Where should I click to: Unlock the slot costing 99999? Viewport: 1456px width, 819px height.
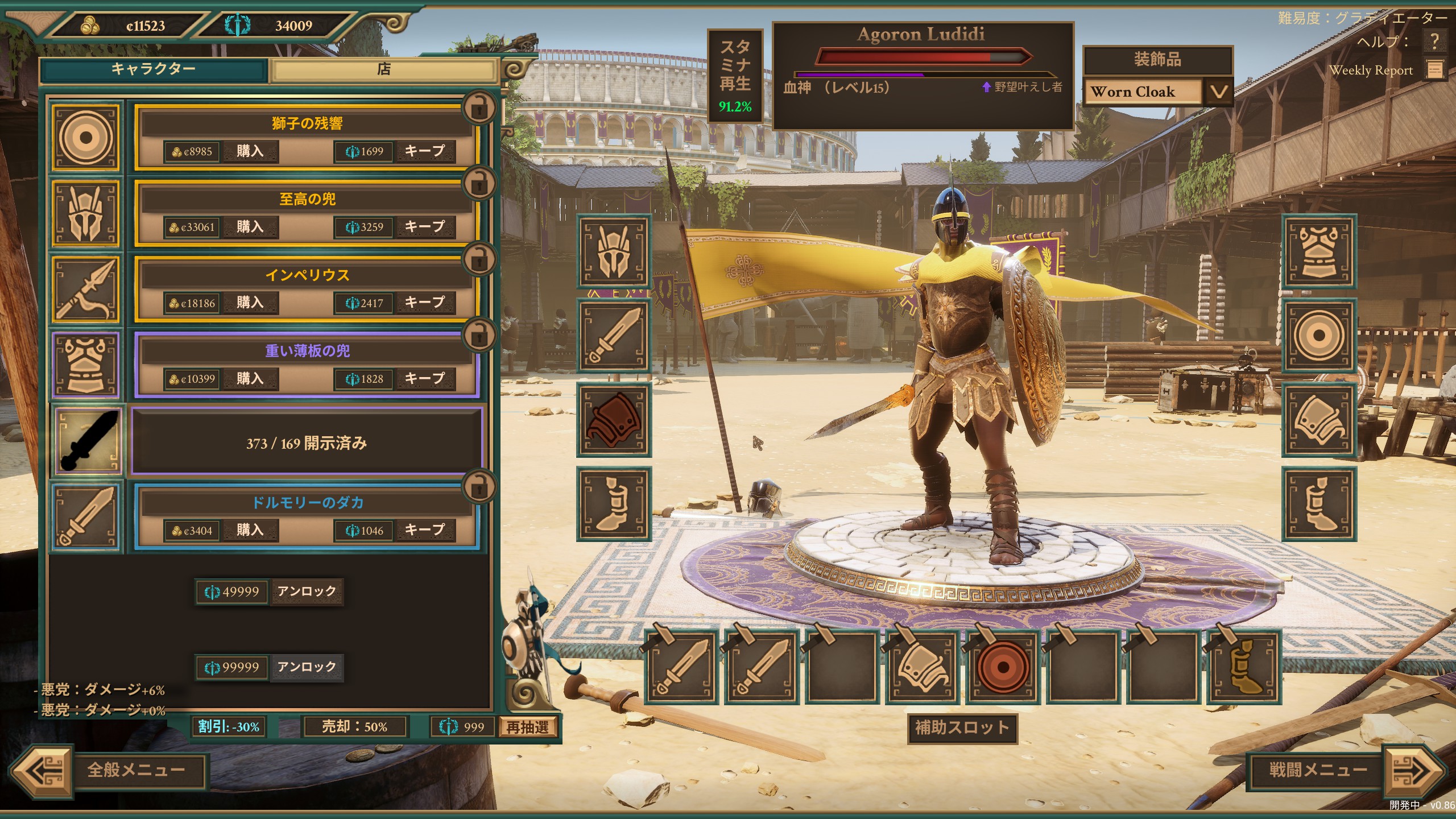pyautogui.click(x=307, y=667)
